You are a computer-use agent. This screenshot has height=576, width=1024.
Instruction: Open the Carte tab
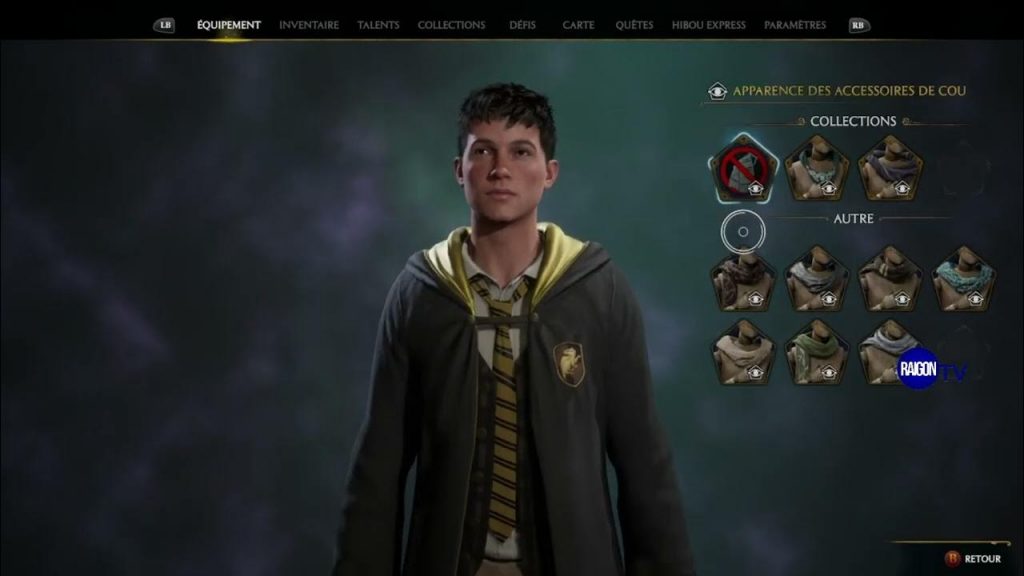point(578,25)
